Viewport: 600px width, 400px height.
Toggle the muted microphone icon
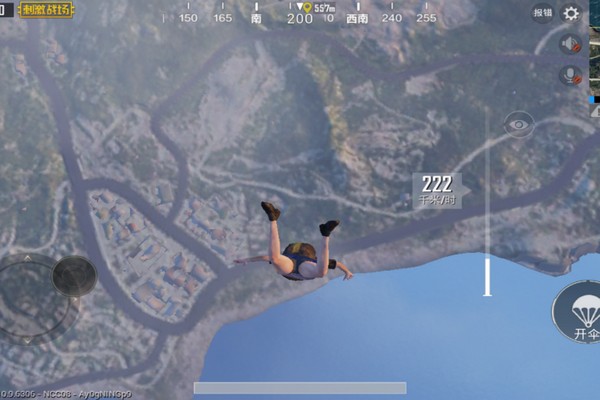coord(571,75)
